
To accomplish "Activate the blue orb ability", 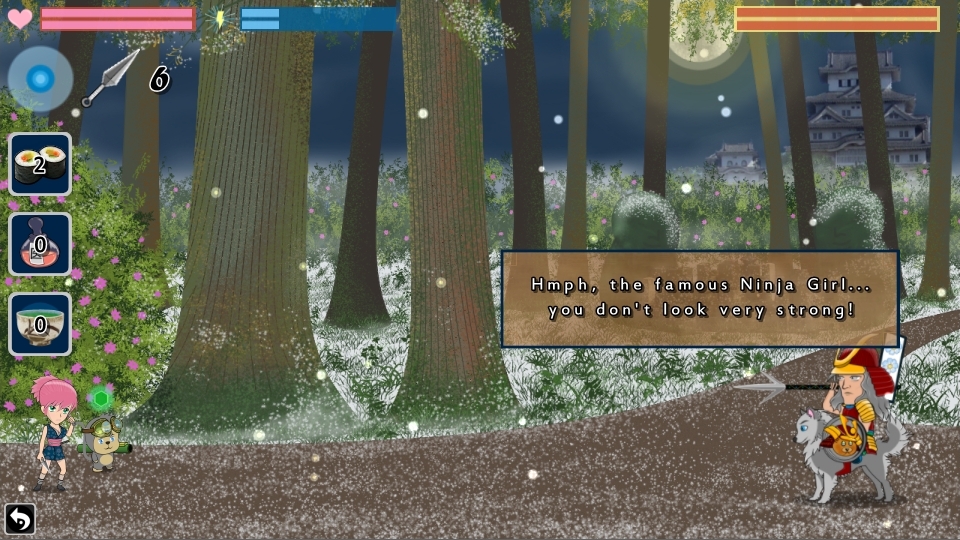I will [x=40, y=79].
